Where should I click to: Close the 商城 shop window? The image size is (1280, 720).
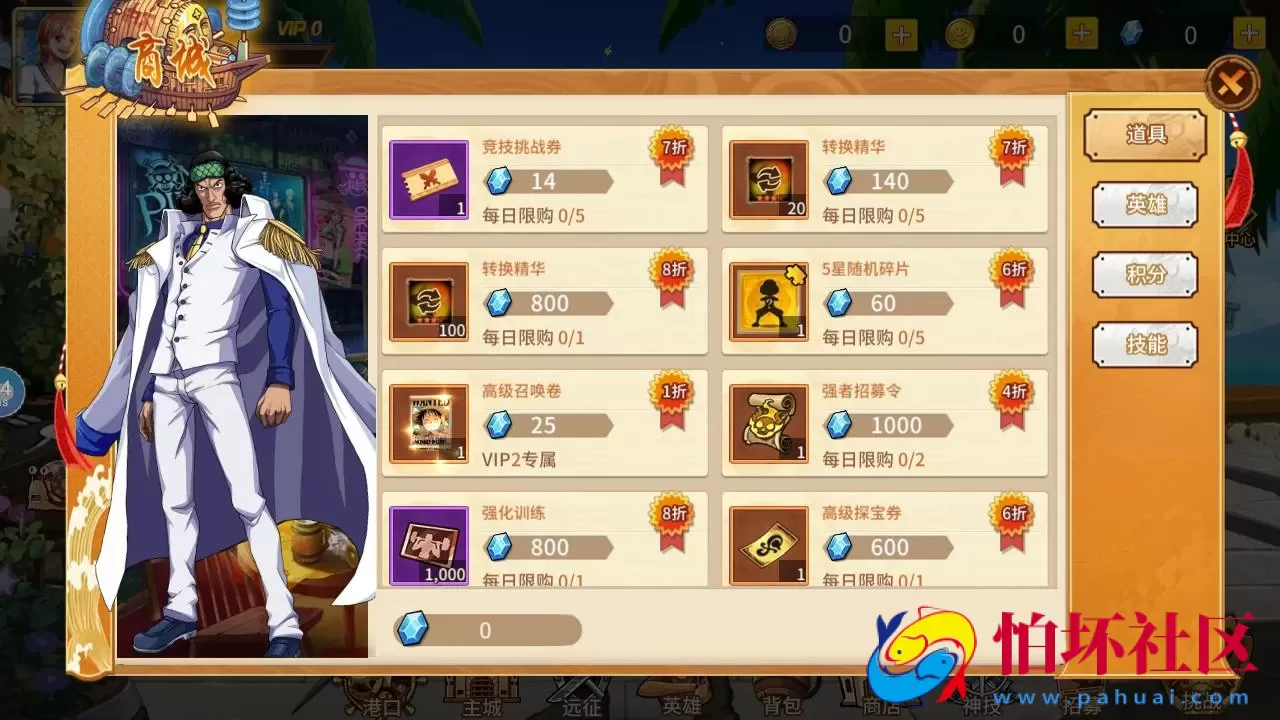[x=1232, y=83]
